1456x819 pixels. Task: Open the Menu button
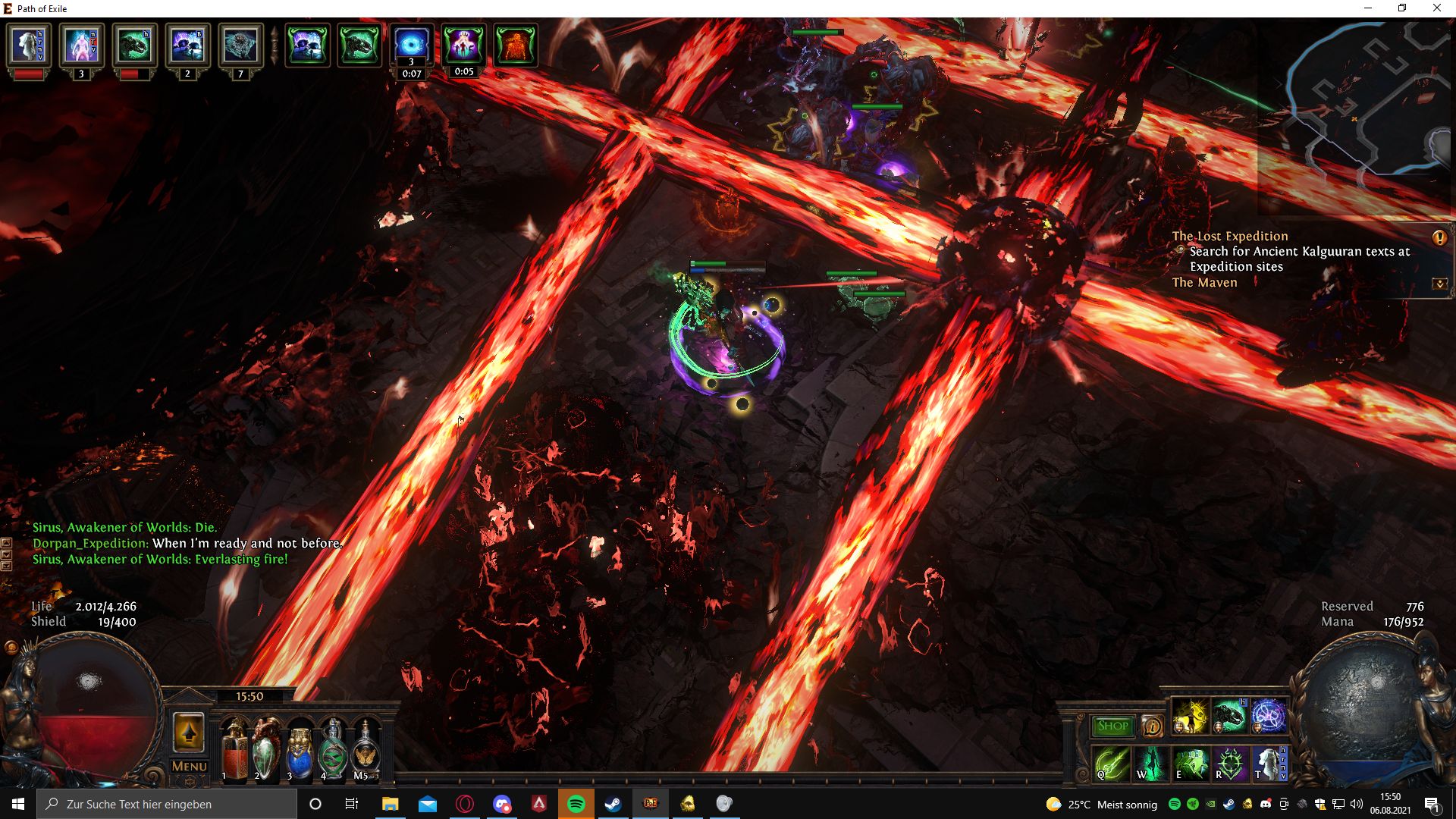coord(189,766)
